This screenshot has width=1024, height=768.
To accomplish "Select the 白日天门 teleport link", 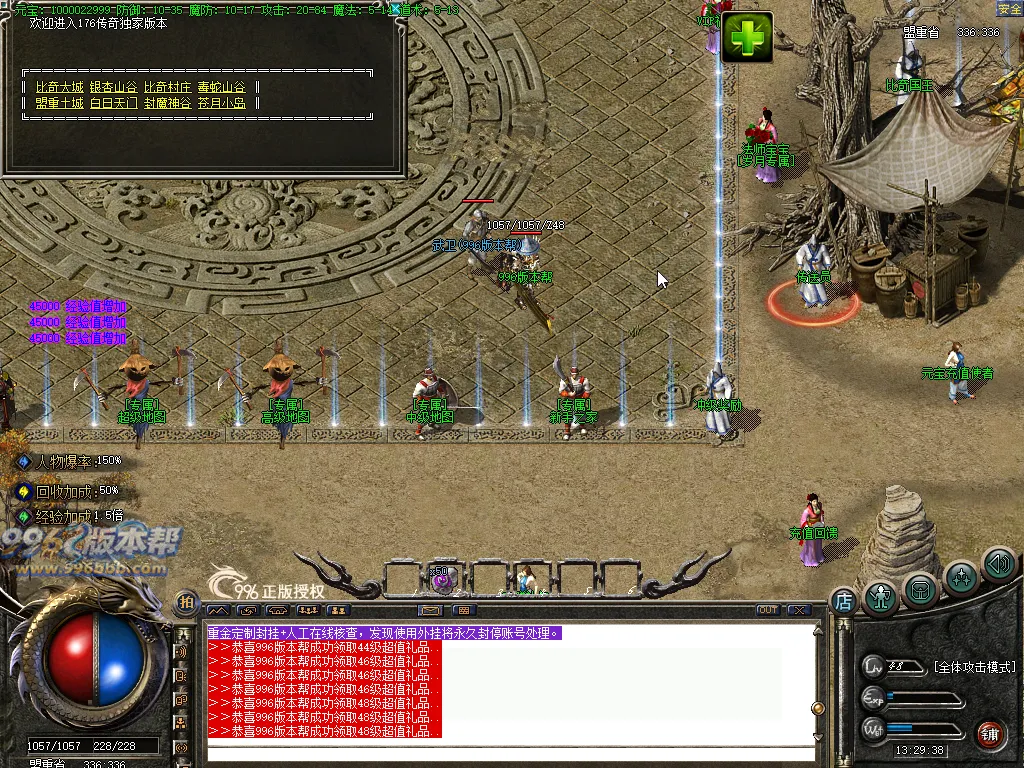I will [x=114, y=102].
